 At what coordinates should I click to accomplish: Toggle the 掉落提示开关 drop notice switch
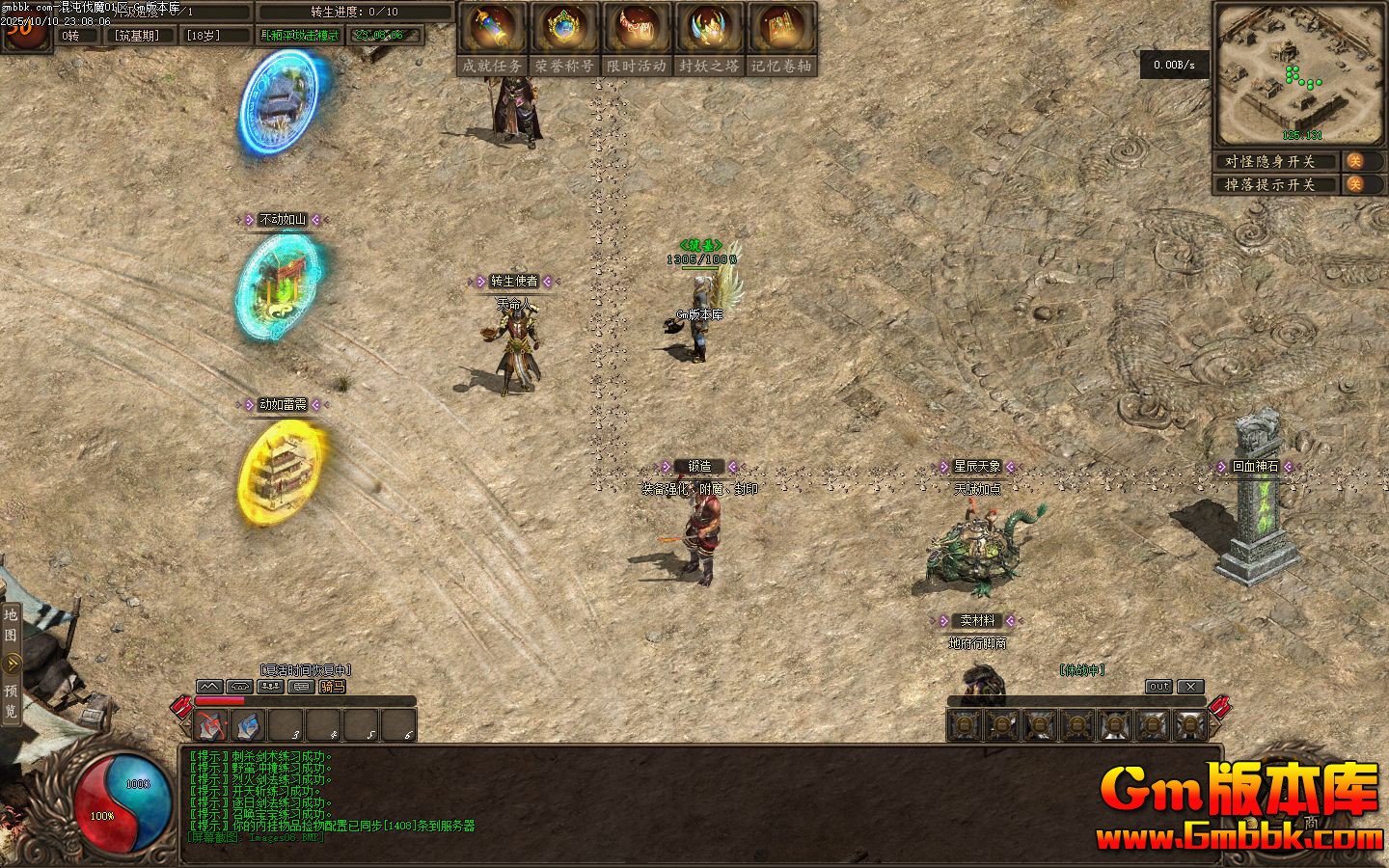1355,184
